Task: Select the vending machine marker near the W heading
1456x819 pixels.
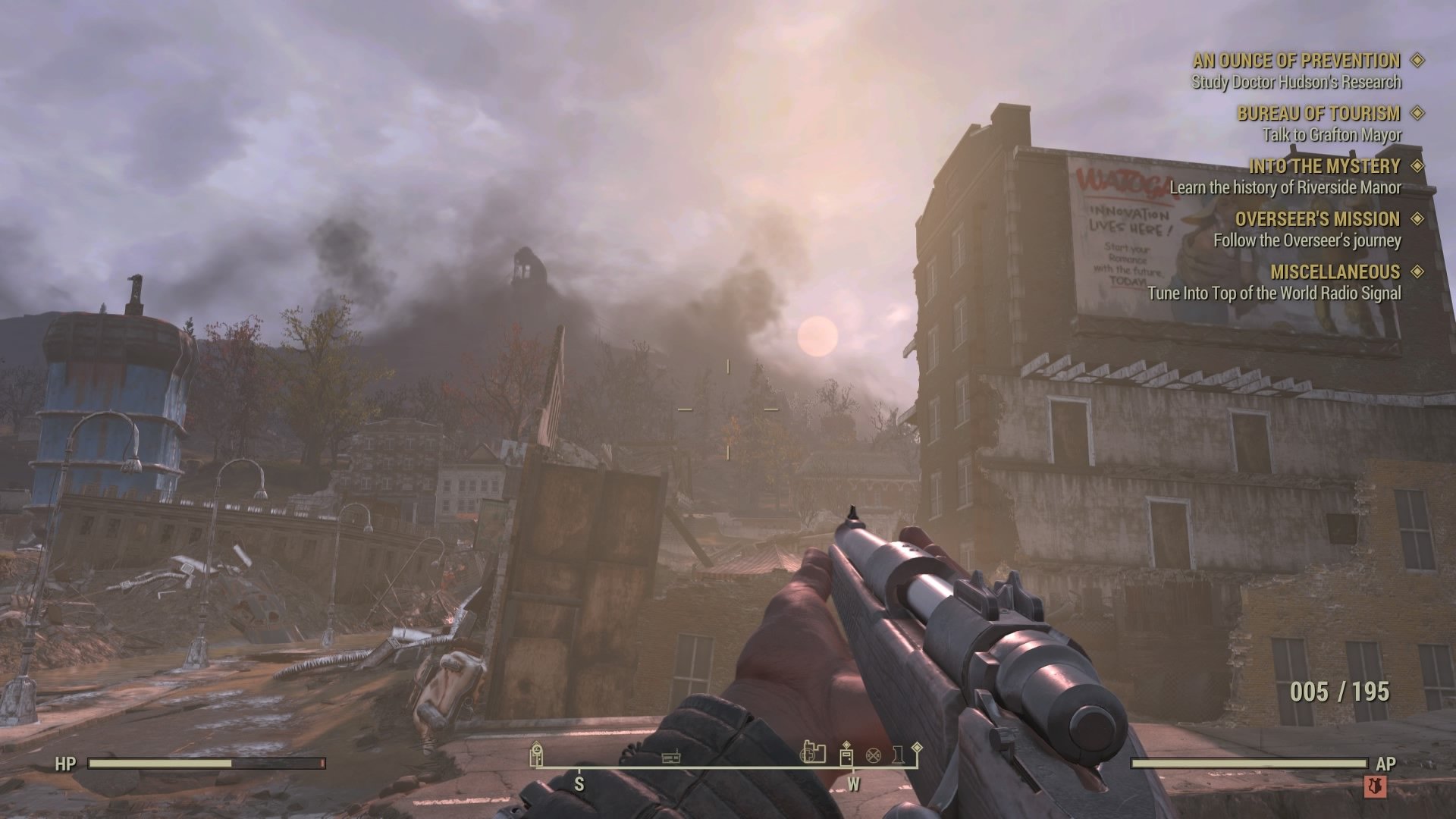Action: (846, 758)
